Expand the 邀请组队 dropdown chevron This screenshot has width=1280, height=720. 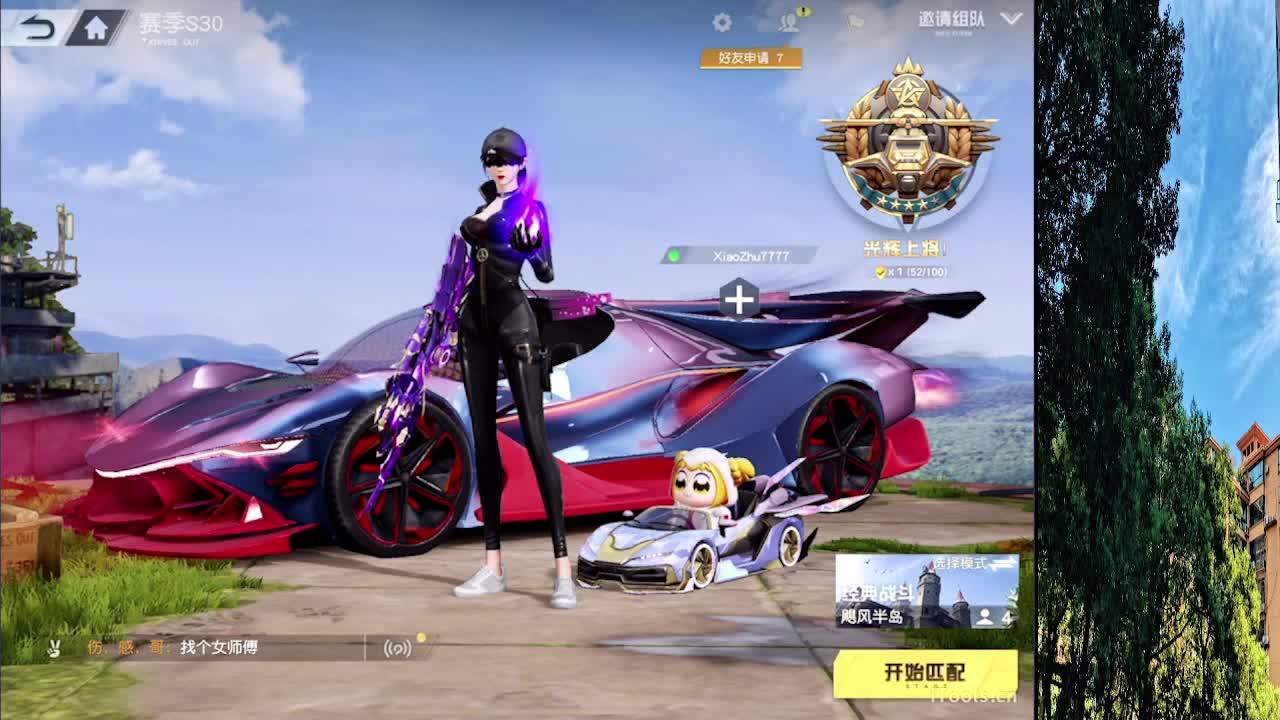point(1011,18)
